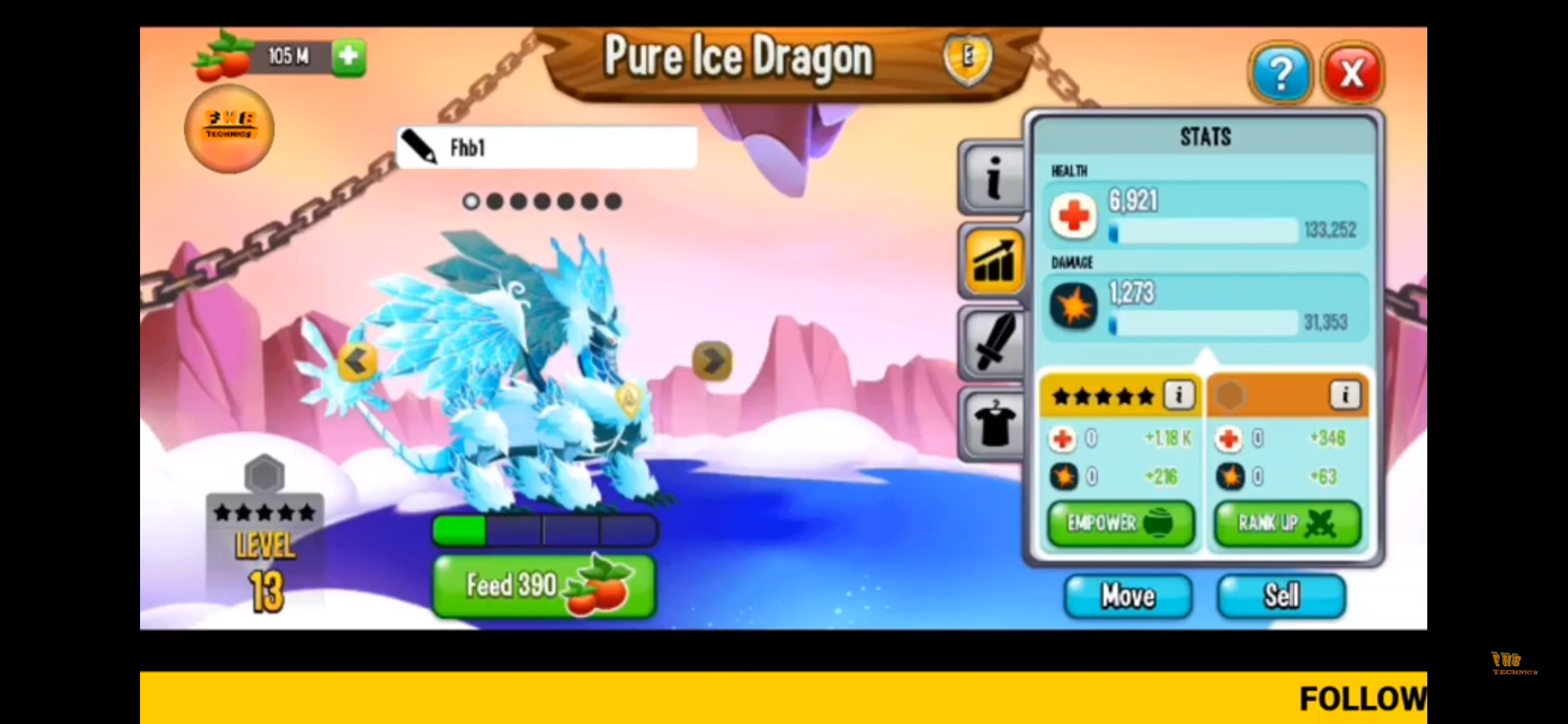Tap the right arrow to view next dragon
This screenshot has width=1568, height=724.
point(712,362)
